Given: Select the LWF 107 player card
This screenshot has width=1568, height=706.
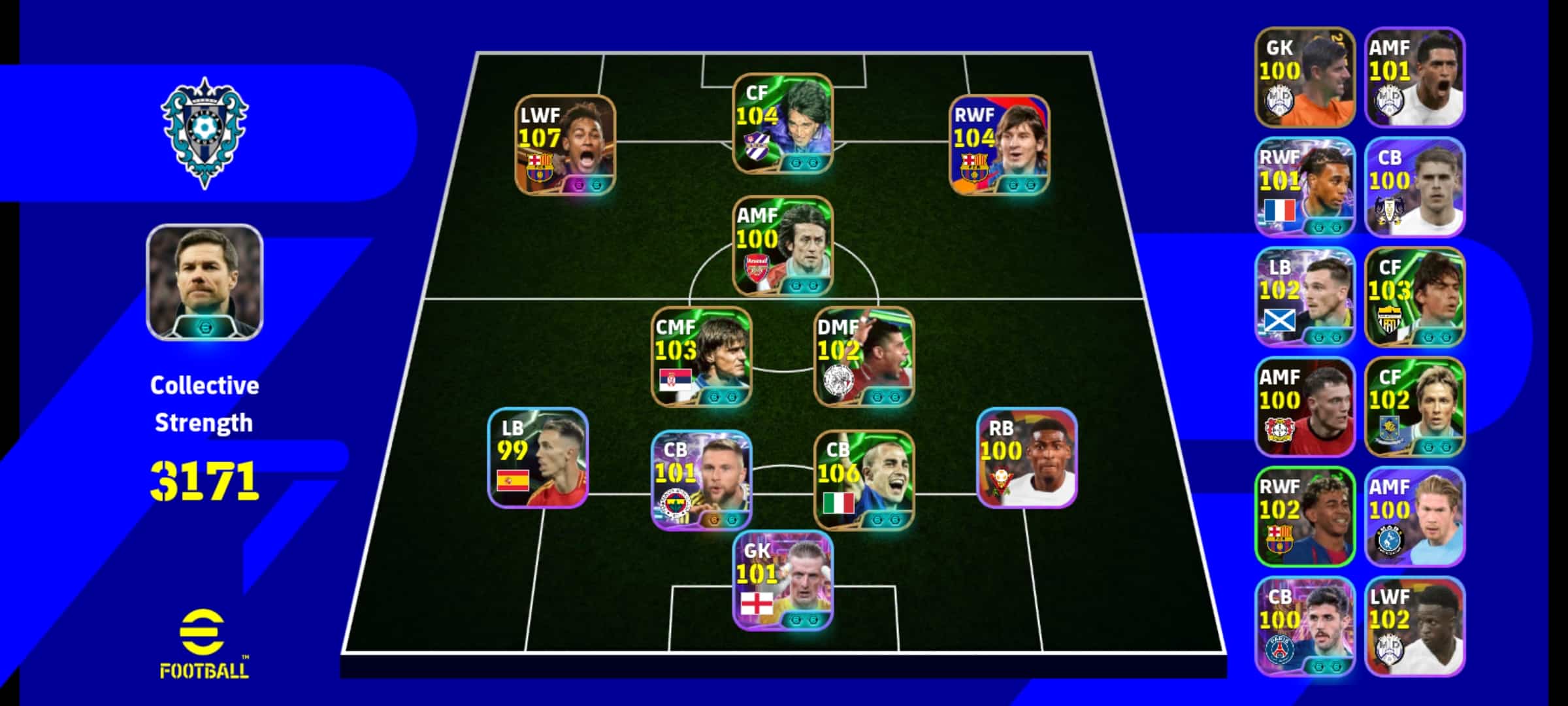Looking at the screenshot, I should click(565, 145).
